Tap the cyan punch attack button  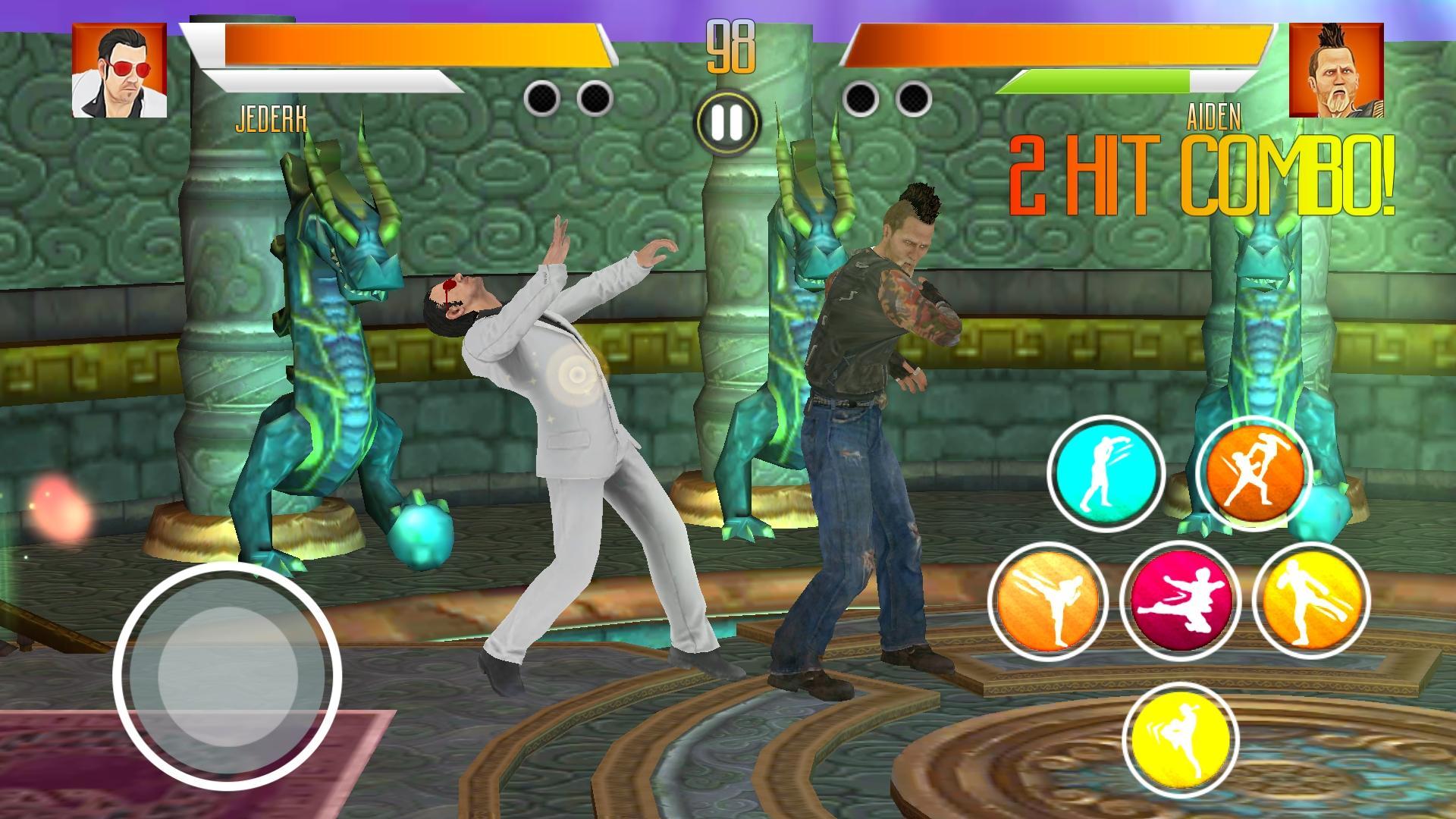(1106, 474)
